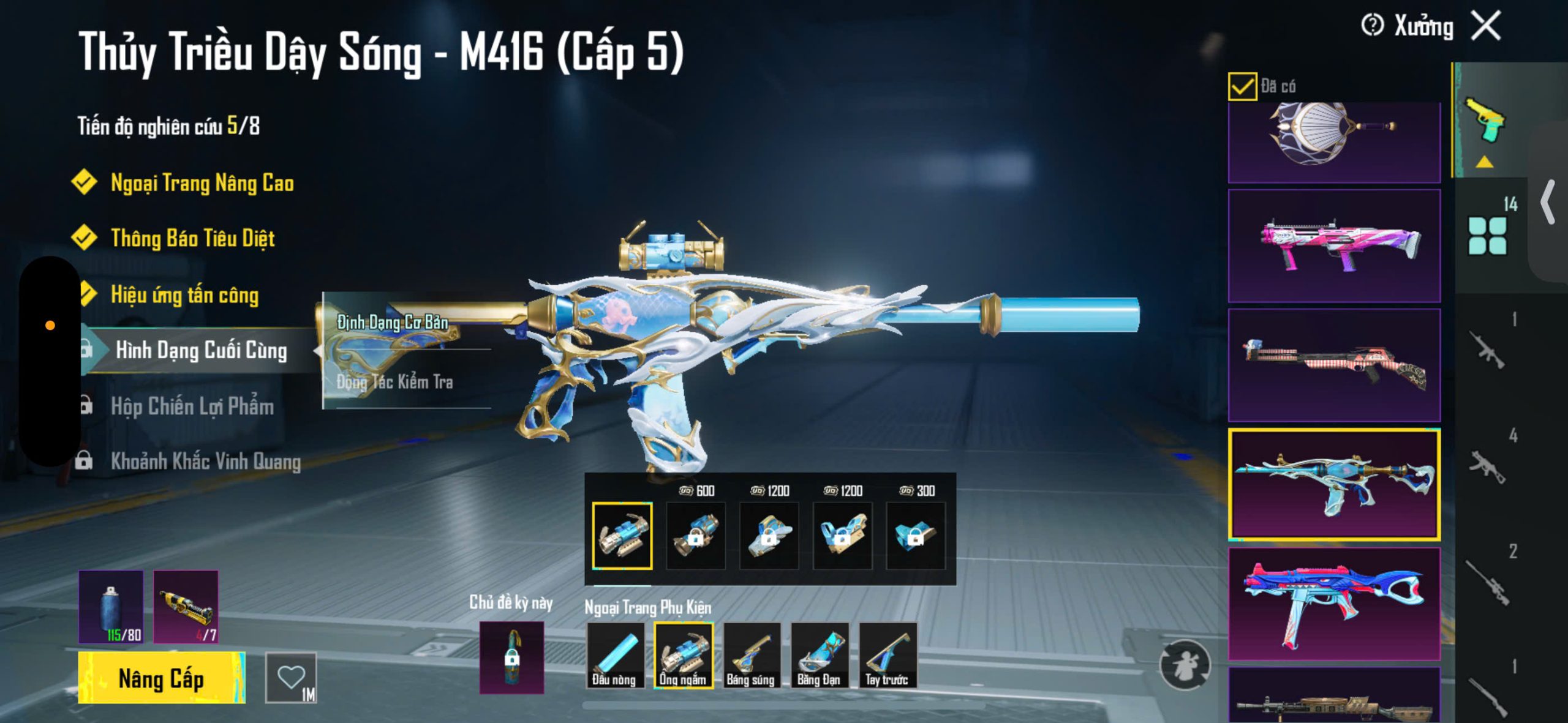The width and height of the screenshot is (1568, 723).
Task: Choose the Động Tác Kiểm Tra option
Action: [x=394, y=383]
